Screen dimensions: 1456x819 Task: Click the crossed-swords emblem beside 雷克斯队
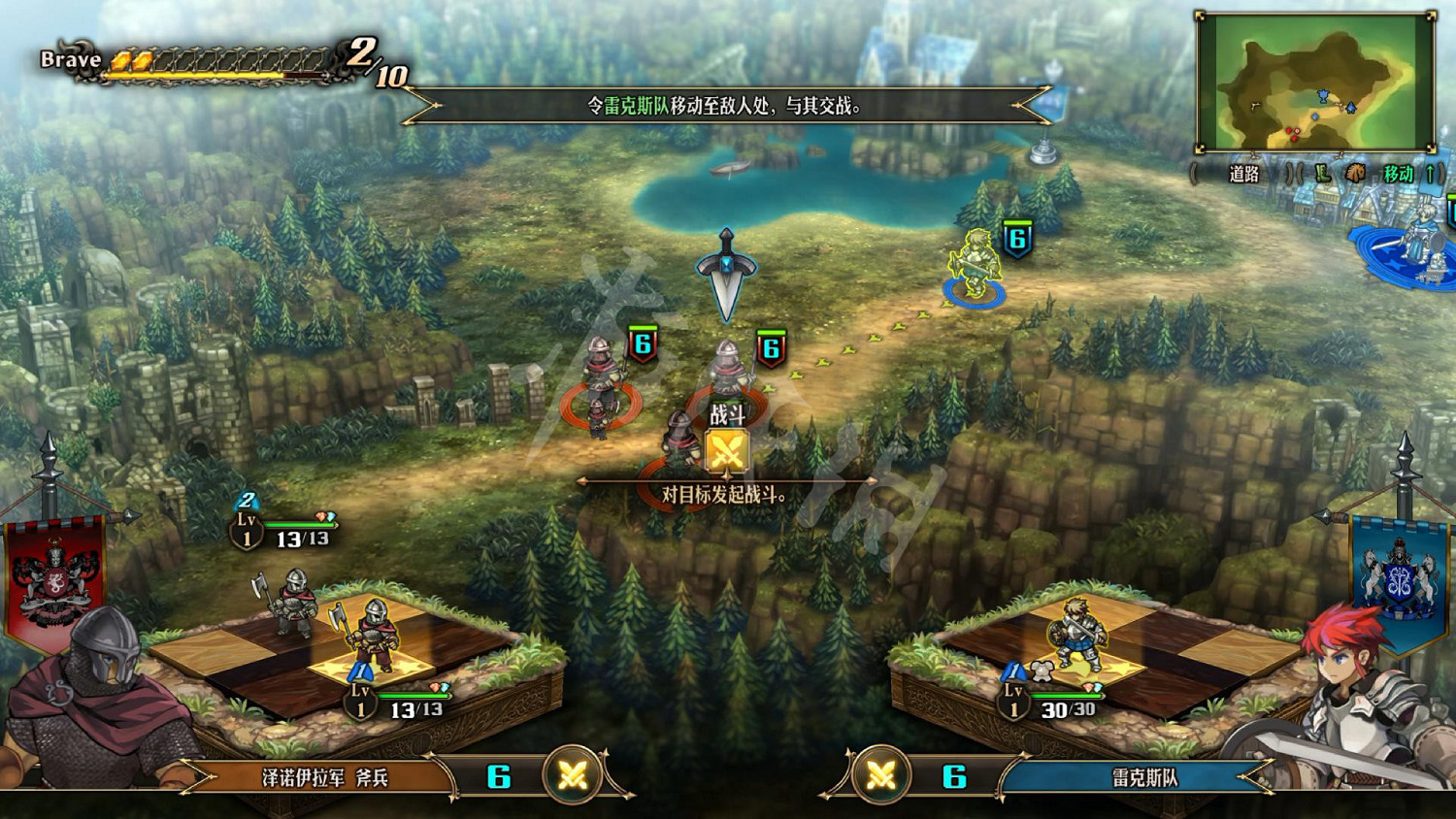pyautogui.click(x=880, y=775)
